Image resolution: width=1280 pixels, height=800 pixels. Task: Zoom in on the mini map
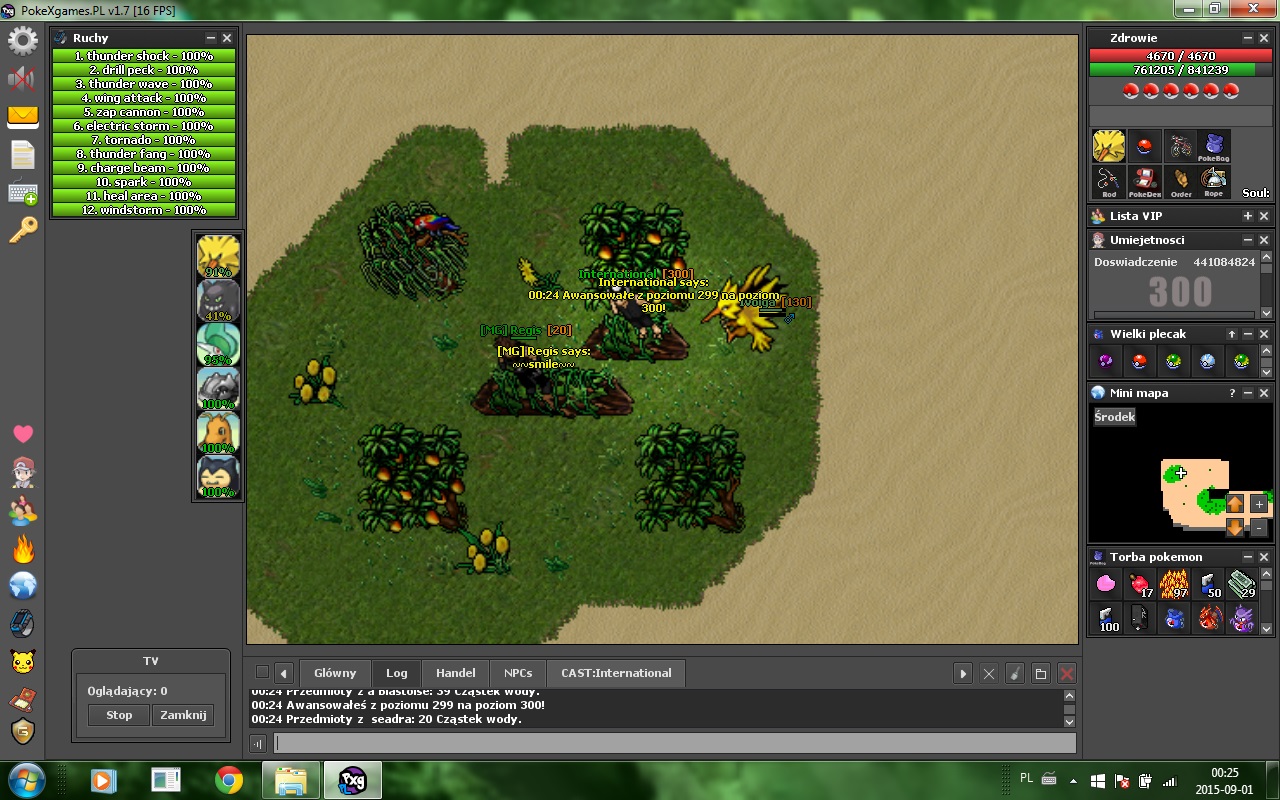click(1259, 505)
